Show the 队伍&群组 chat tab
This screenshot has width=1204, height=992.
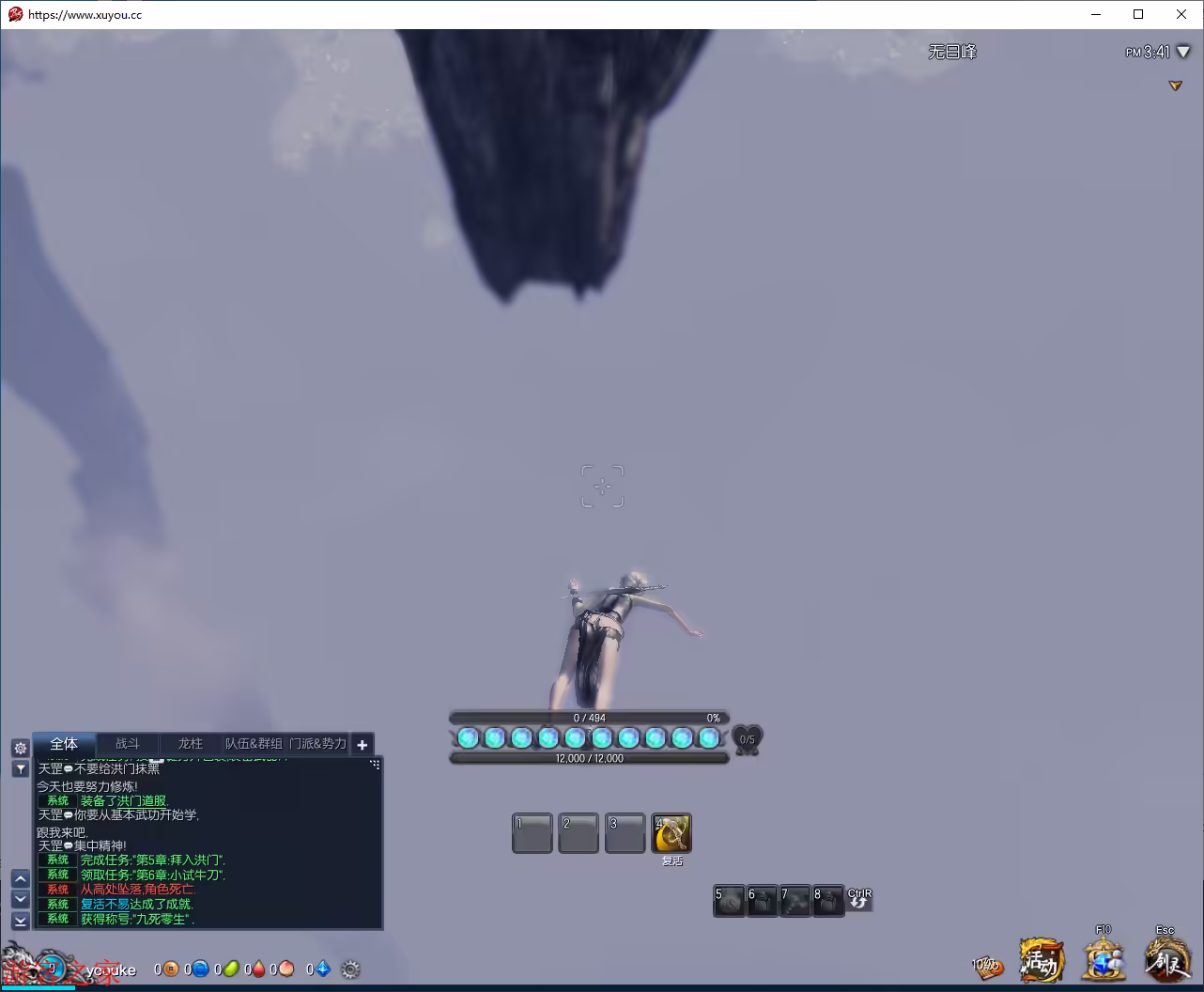point(254,744)
